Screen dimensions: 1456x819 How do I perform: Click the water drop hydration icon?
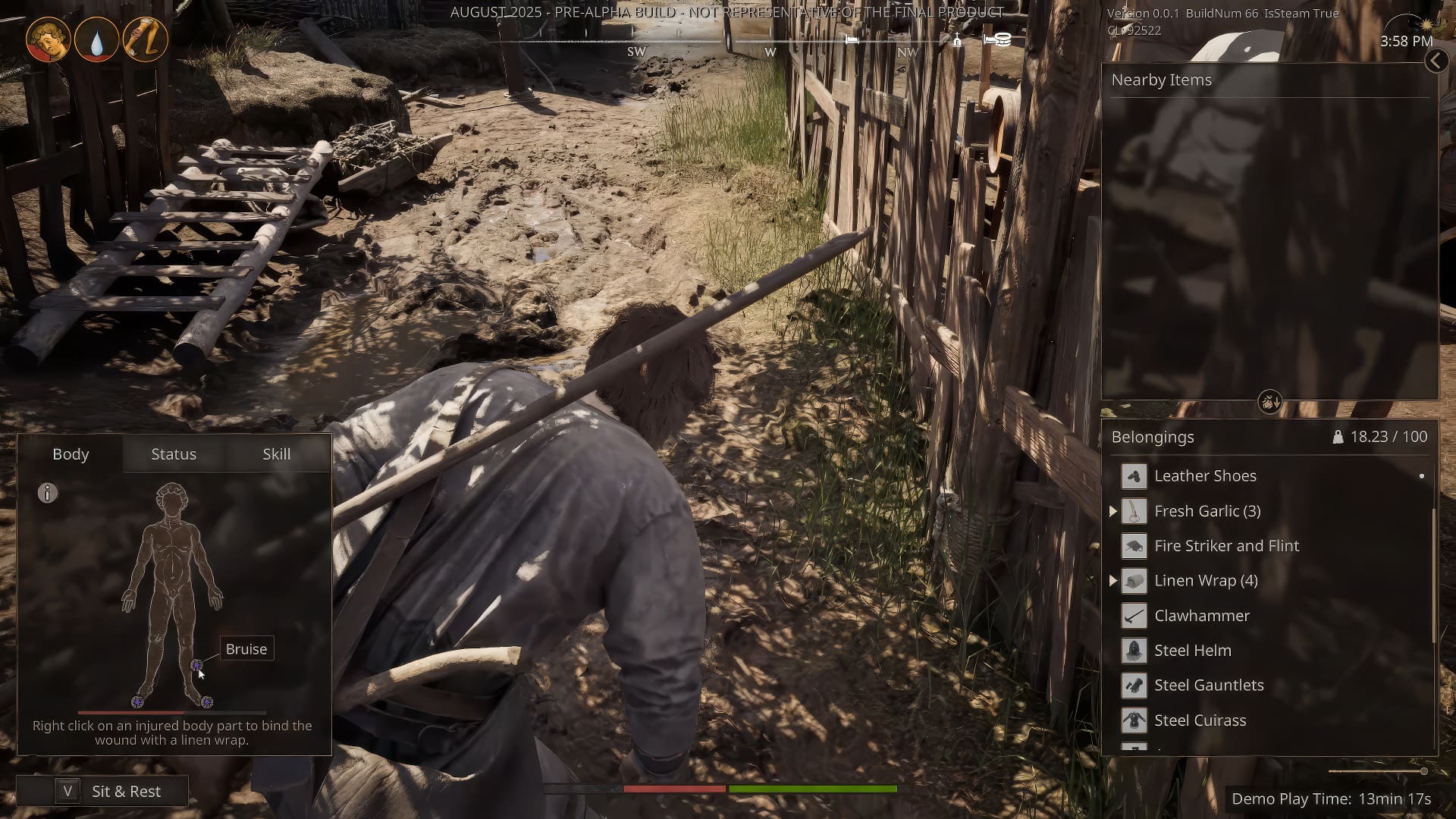97,39
